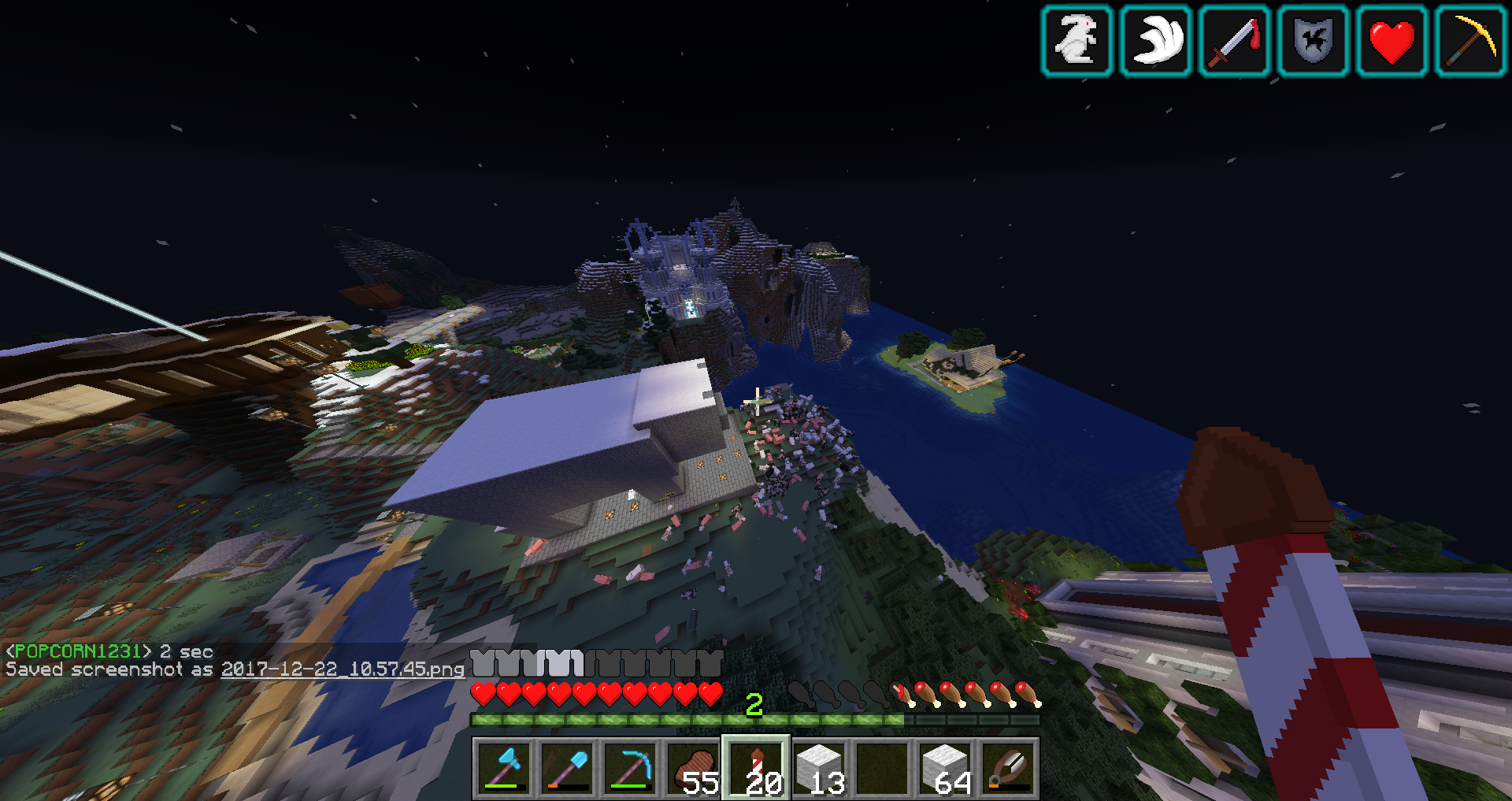Image resolution: width=1512 pixels, height=801 pixels.
Task: Select the slingshot item in the hotbar
Action: (1008, 769)
